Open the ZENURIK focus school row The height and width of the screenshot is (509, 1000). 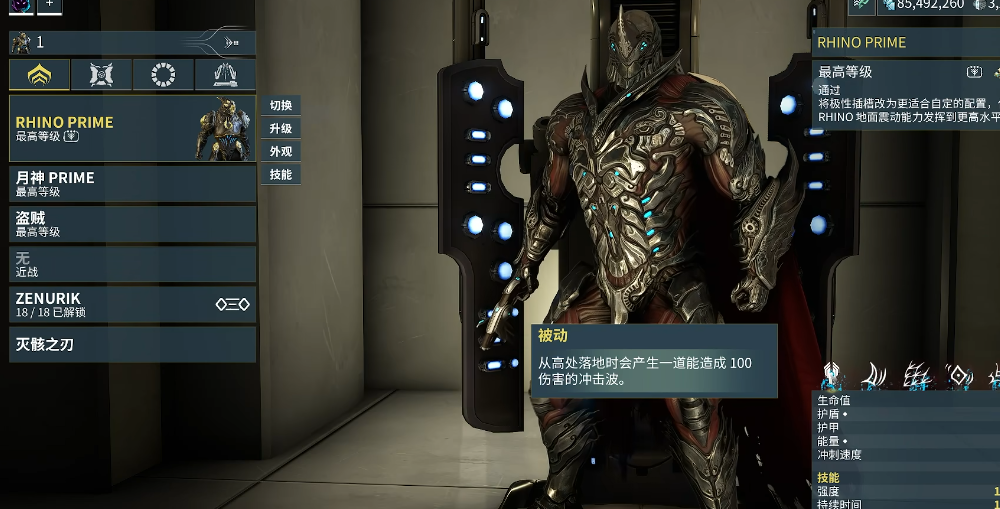coord(132,305)
